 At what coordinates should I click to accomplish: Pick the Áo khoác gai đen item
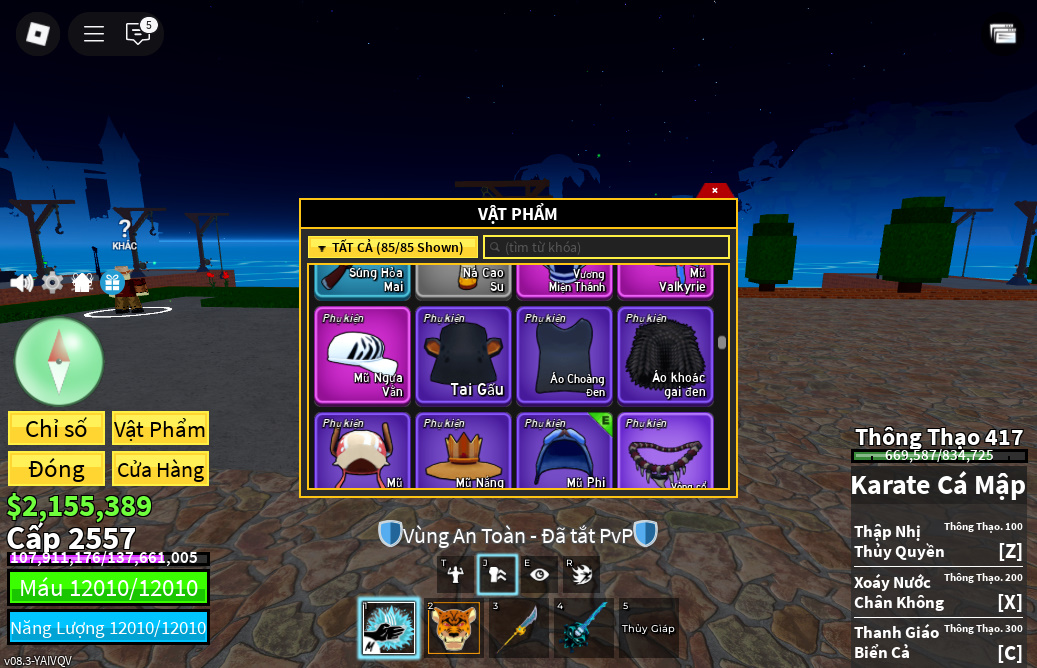click(x=666, y=355)
